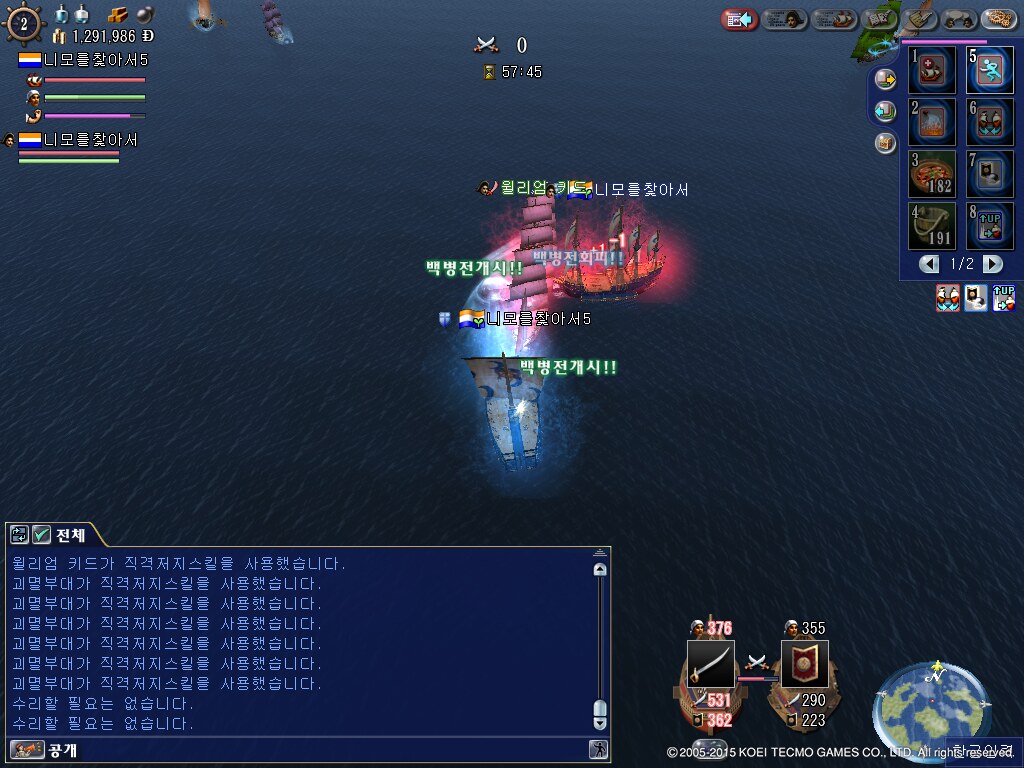Screen dimensions: 1024x768
Task: Open the sailing ship menu button
Action: pos(834,19)
